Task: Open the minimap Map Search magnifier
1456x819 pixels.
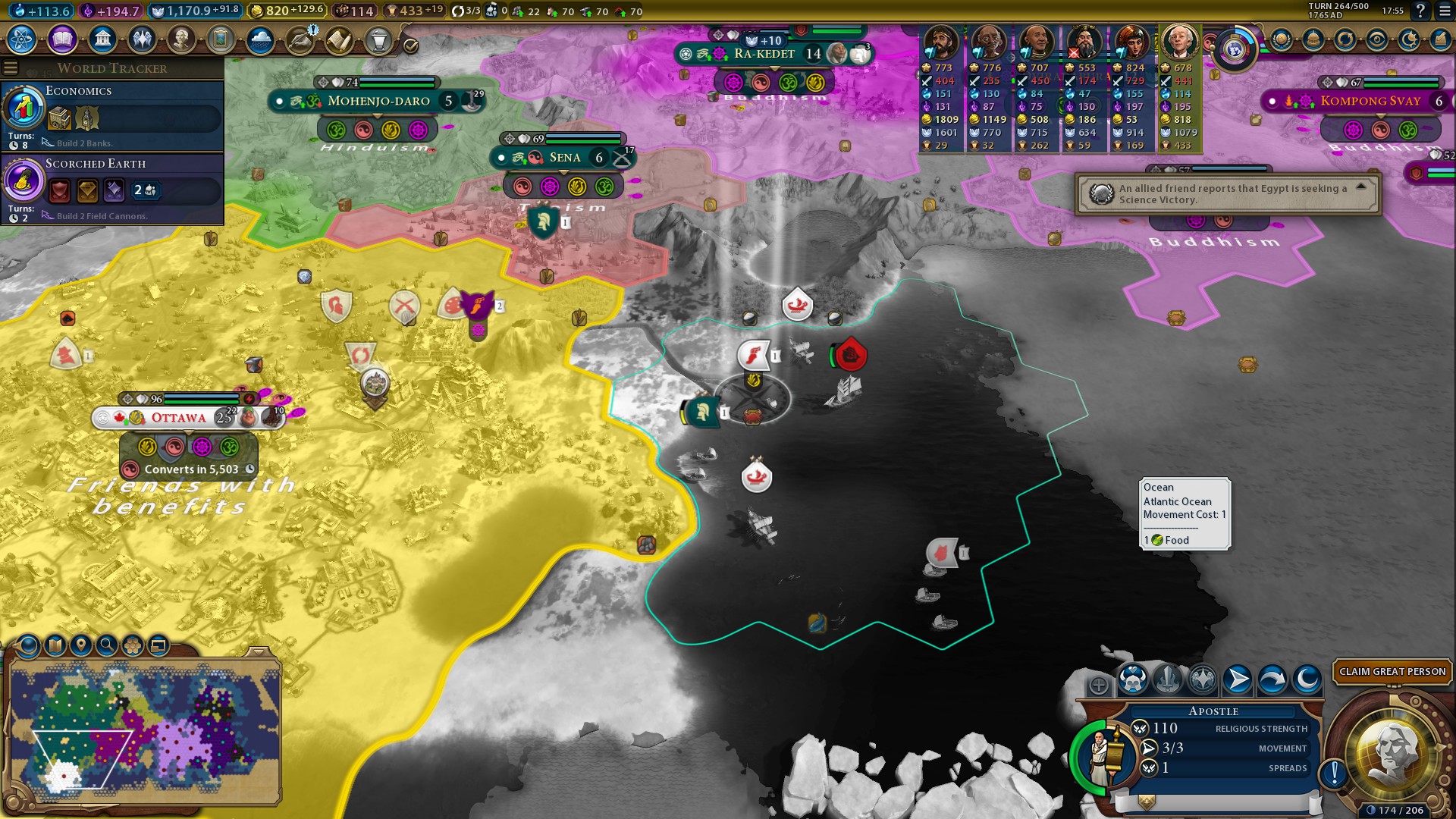Action: coord(107,645)
